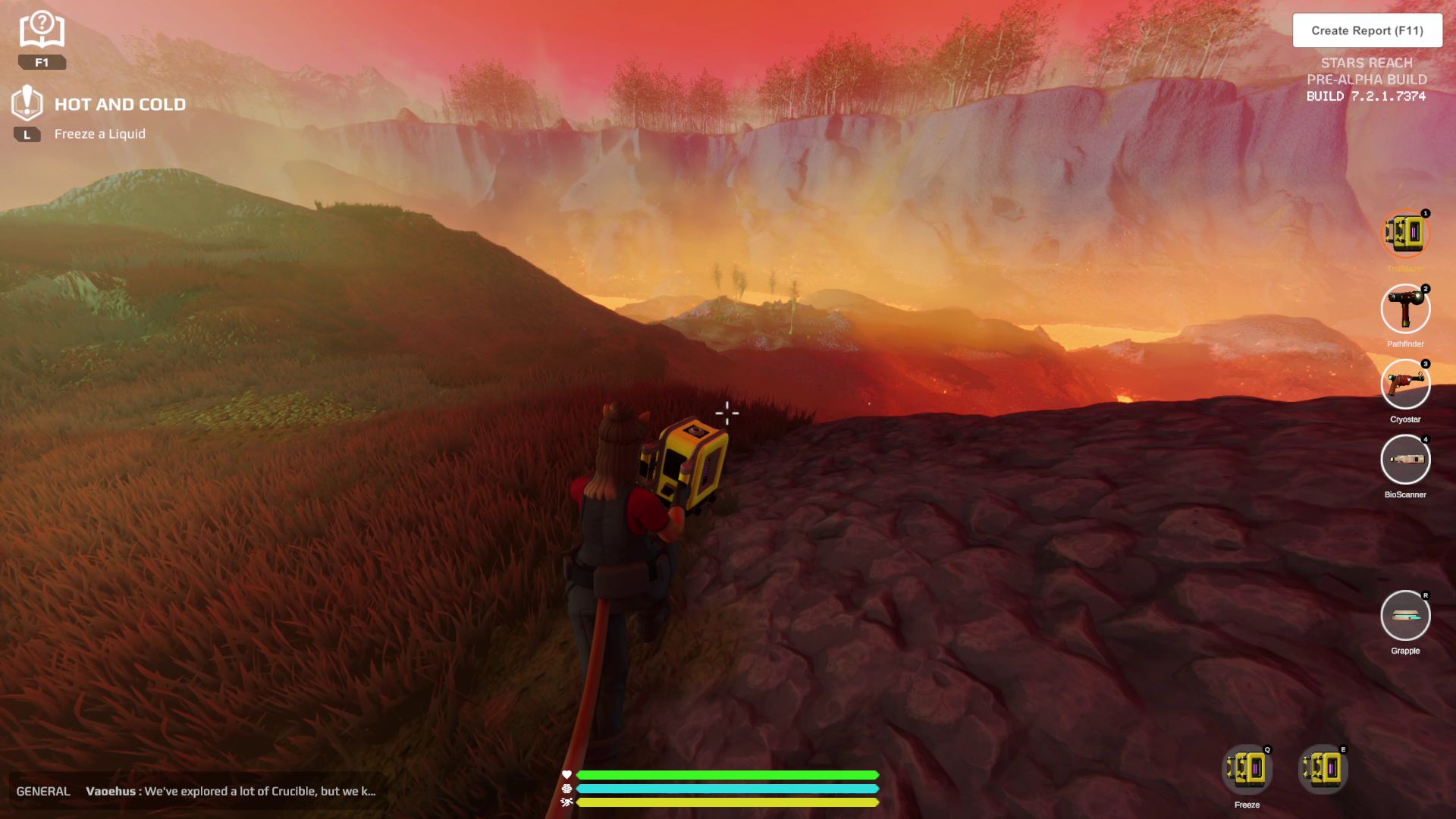
Task: Equip the Pathfinder tool
Action: click(1404, 309)
